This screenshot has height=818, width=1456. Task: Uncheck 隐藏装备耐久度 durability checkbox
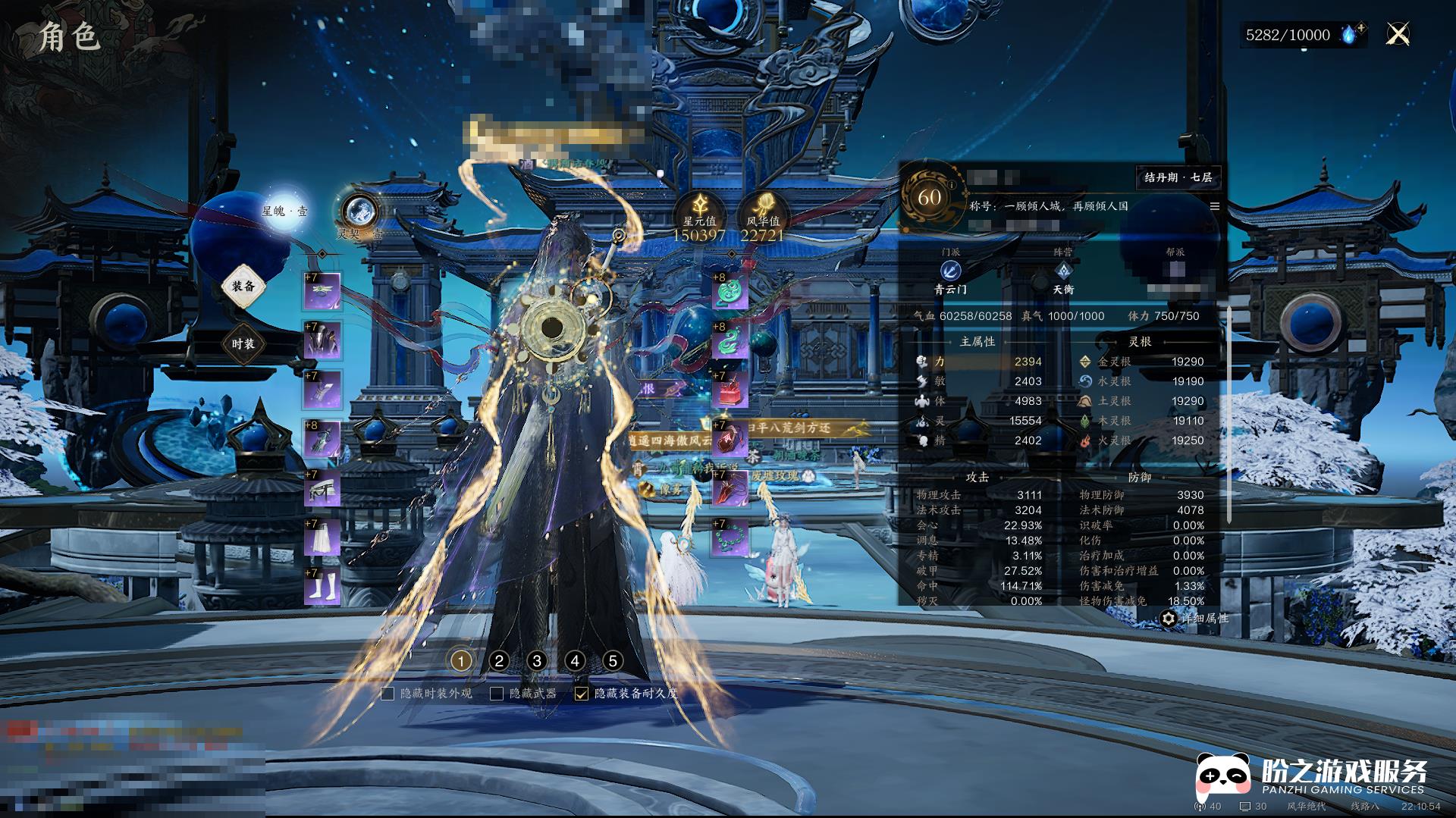point(582,694)
